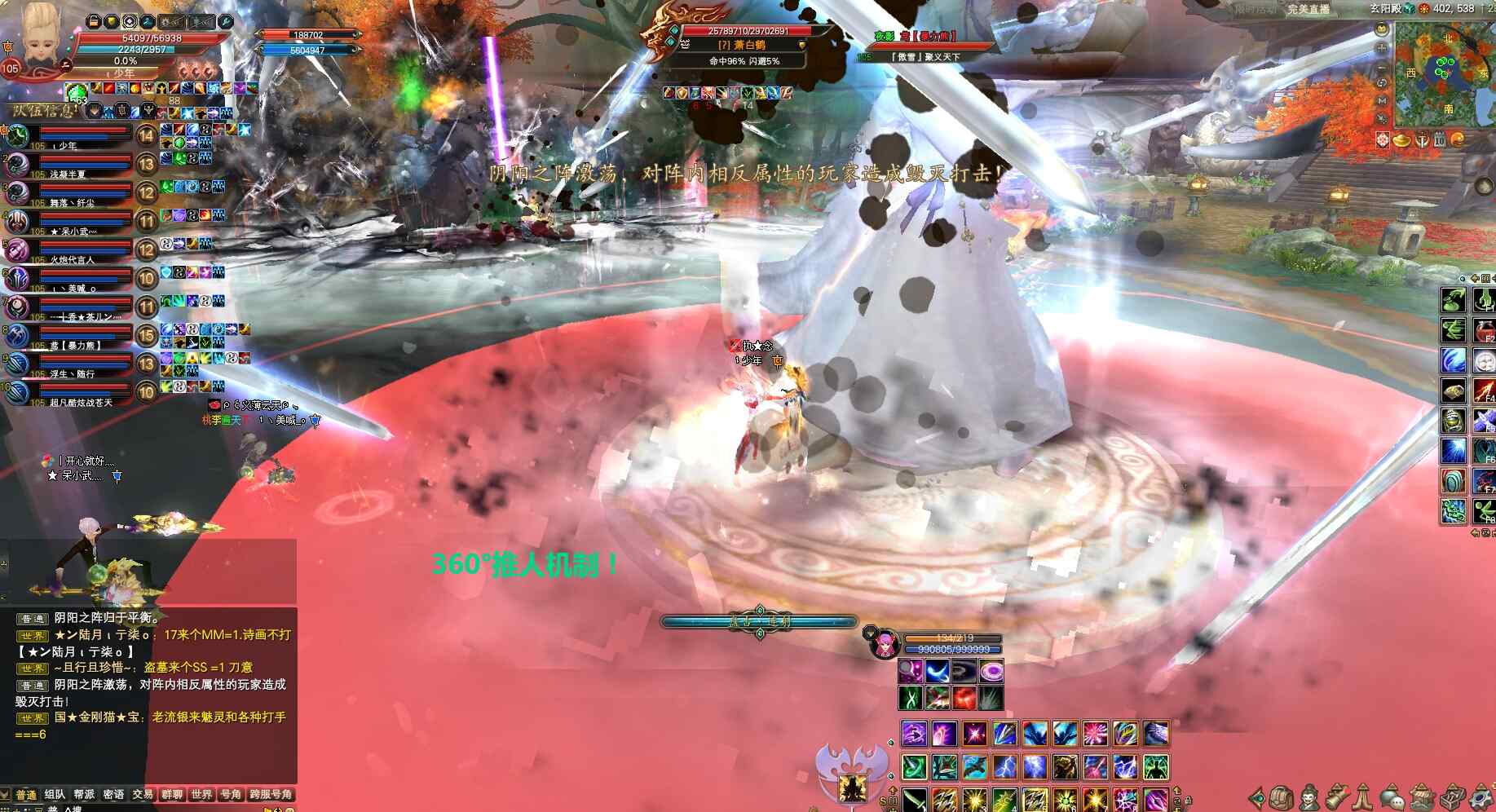Select the pink-haired pet portrait
The width and height of the screenshot is (1496, 812).
(x=882, y=644)
